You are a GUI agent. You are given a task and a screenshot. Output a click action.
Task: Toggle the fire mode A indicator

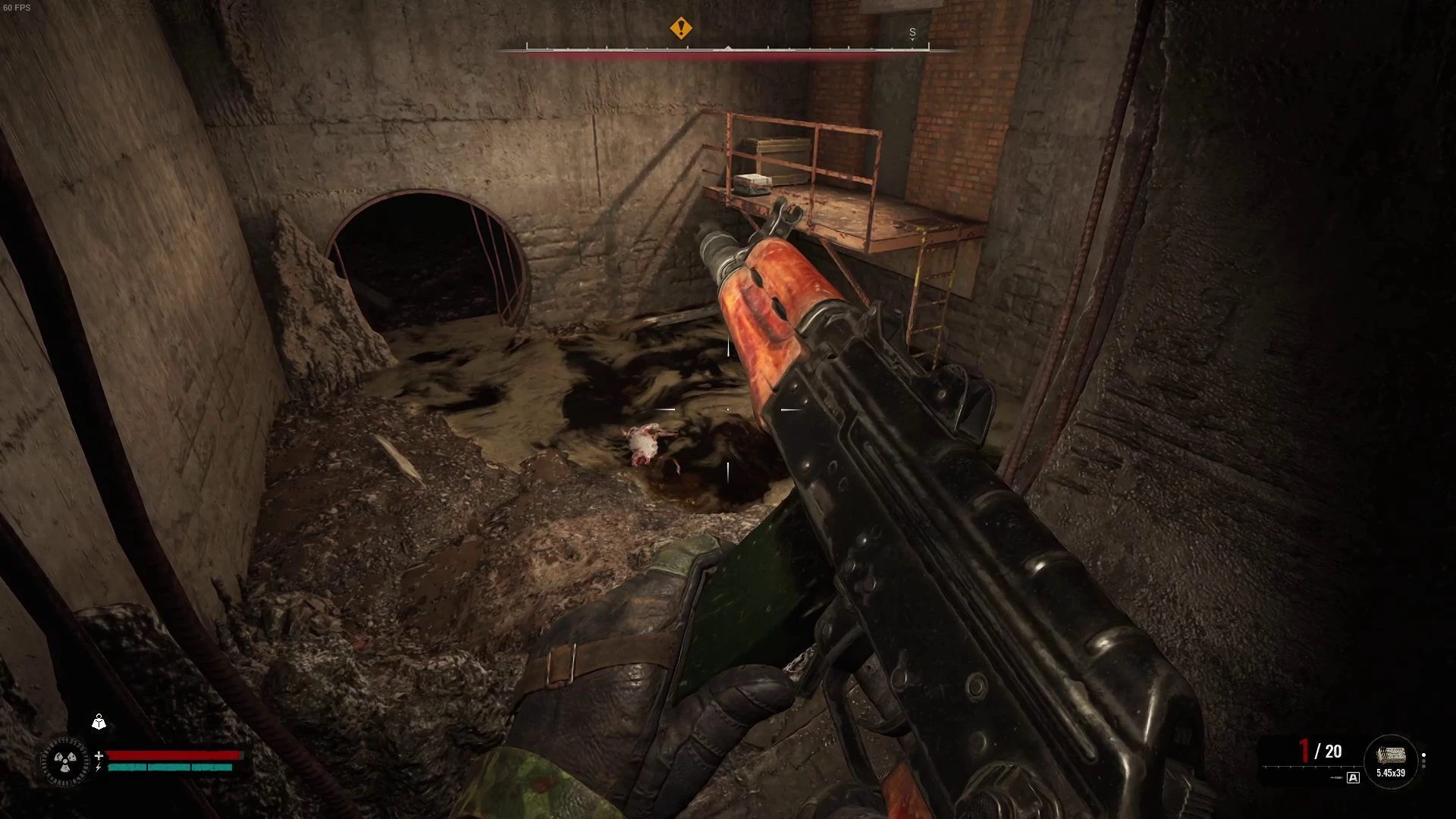pos(1353,777)
